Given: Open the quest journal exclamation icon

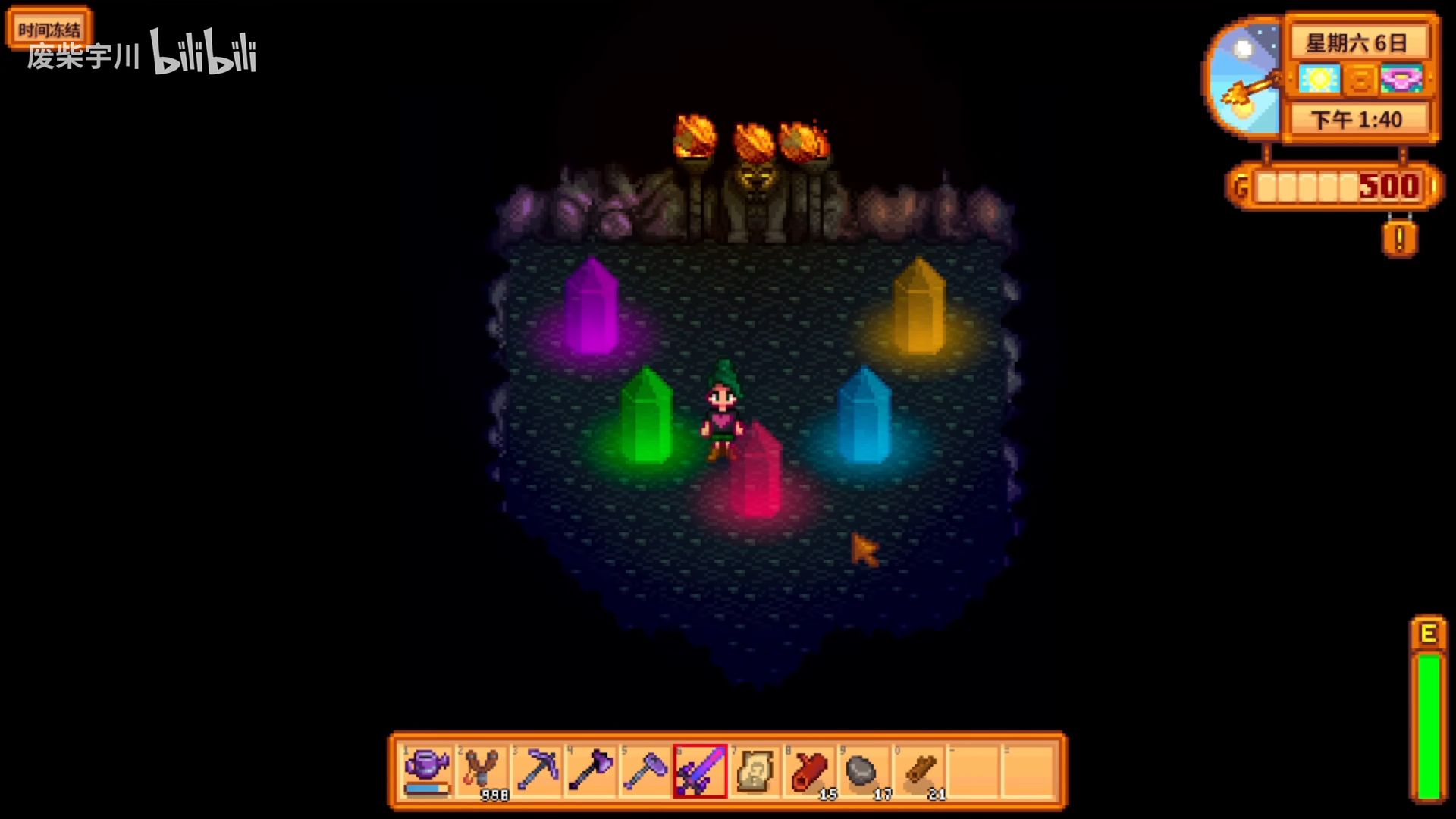Looking at the screenshot, I should tap(1399, 240).
